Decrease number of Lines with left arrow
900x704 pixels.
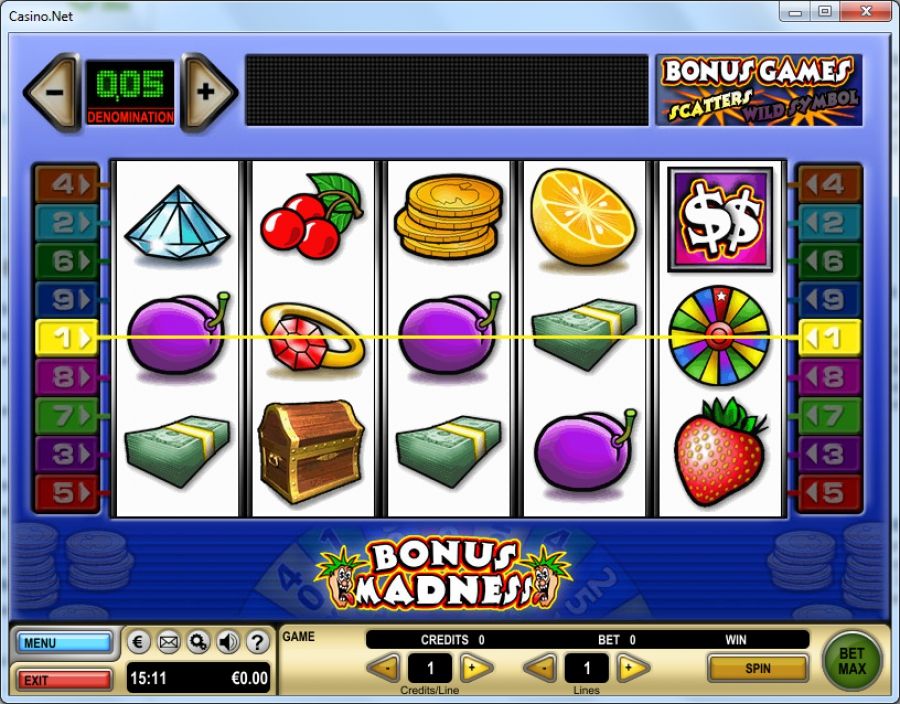point(541,668)
